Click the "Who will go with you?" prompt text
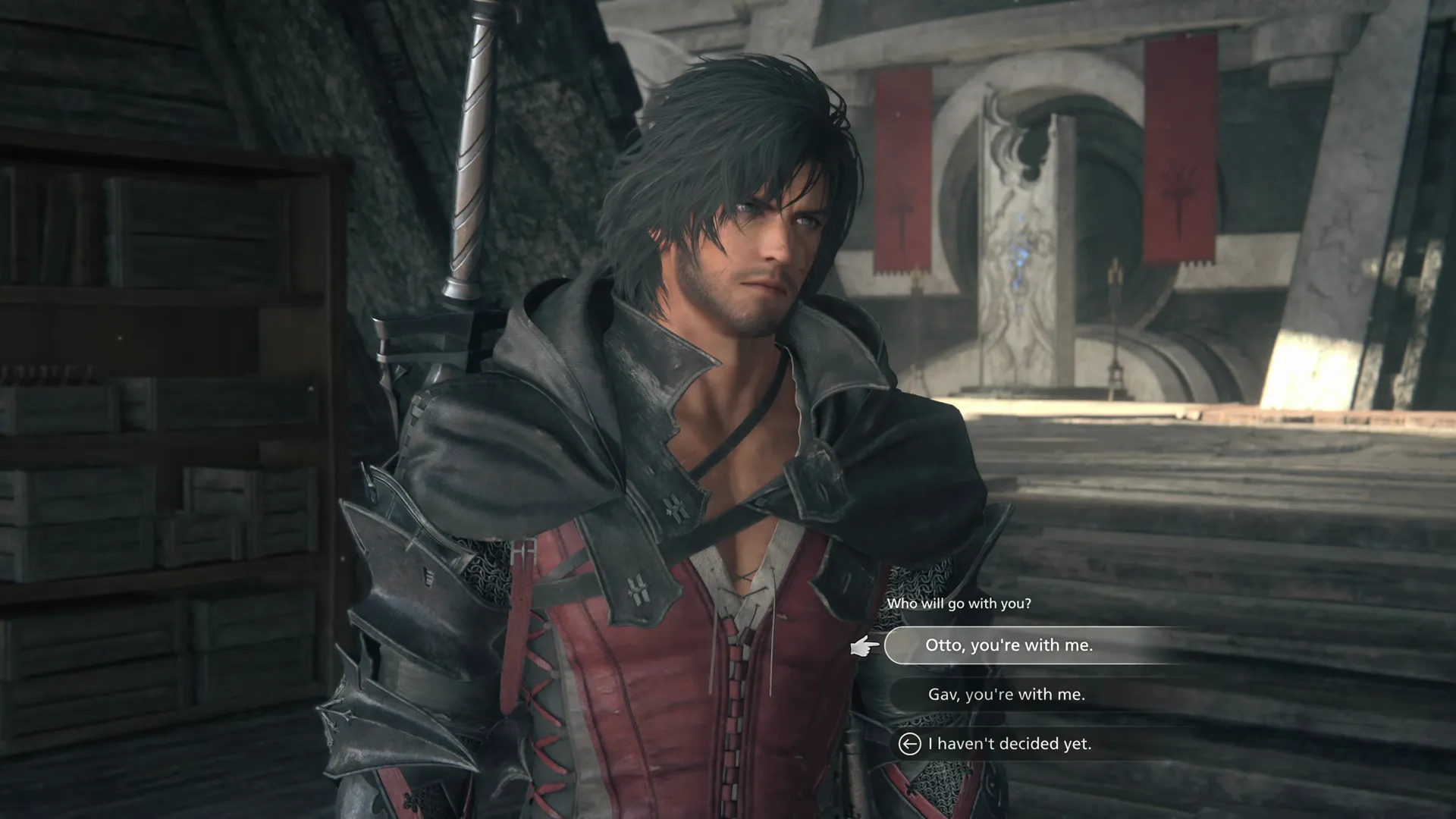Image resolution: width=1456 pixels, height=819 pixels. click(x=959, y=604)
